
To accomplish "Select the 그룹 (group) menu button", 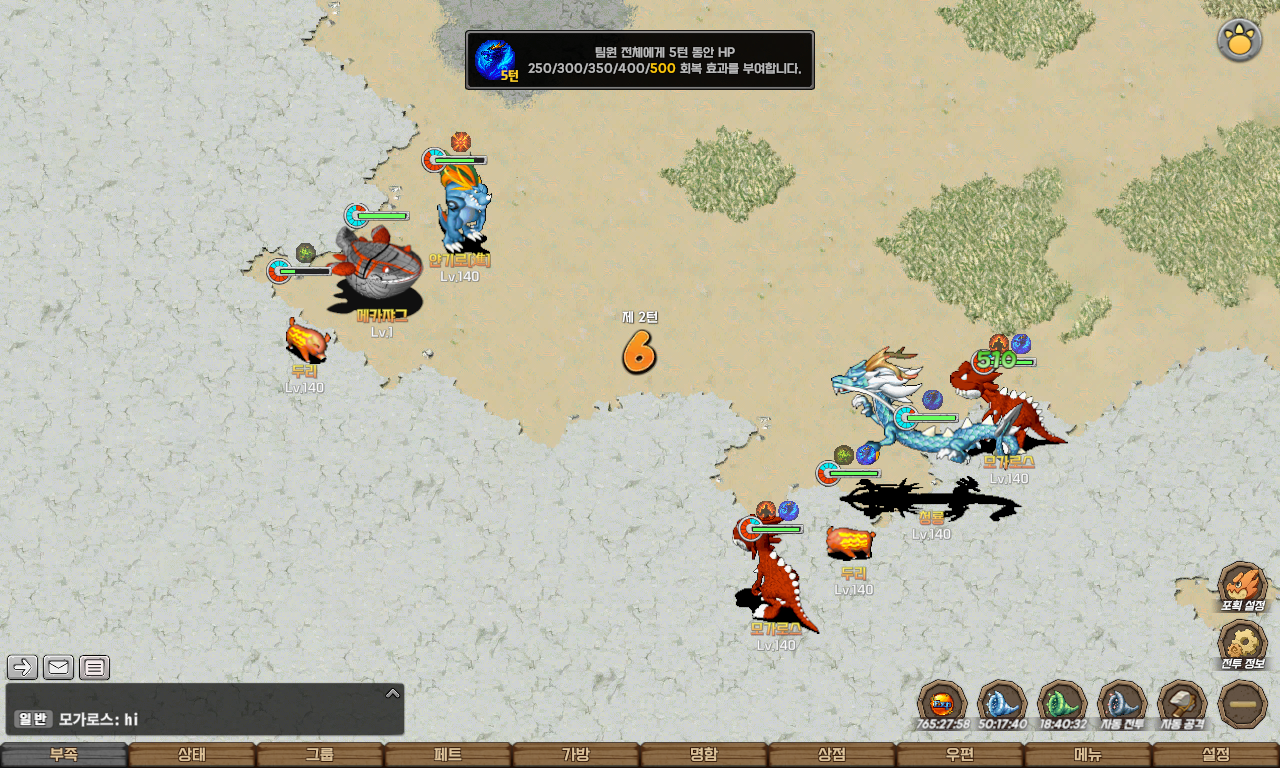I will tap(320, 755).
